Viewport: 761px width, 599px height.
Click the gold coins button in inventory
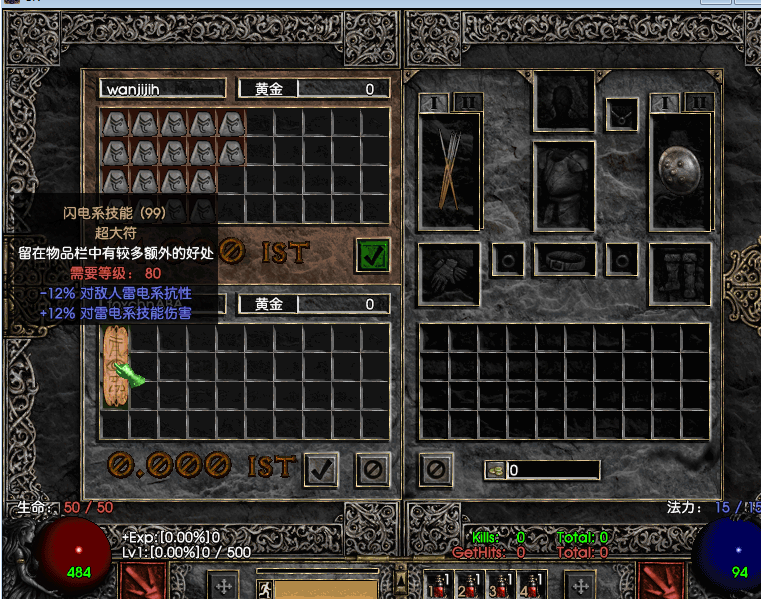pyautogui.click(x=495, y=470)
